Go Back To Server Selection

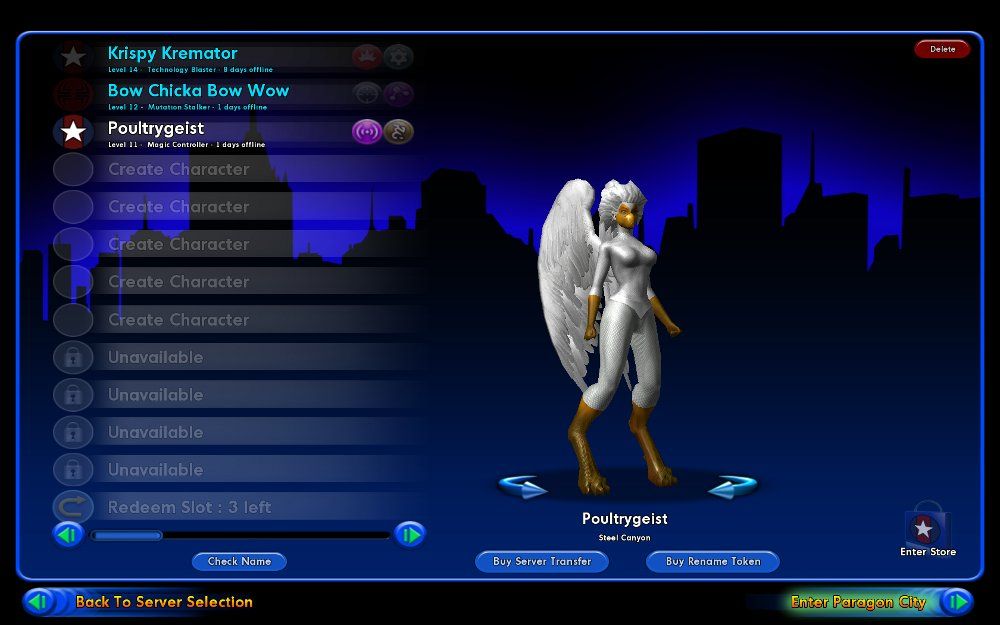(x=163, y=602)
